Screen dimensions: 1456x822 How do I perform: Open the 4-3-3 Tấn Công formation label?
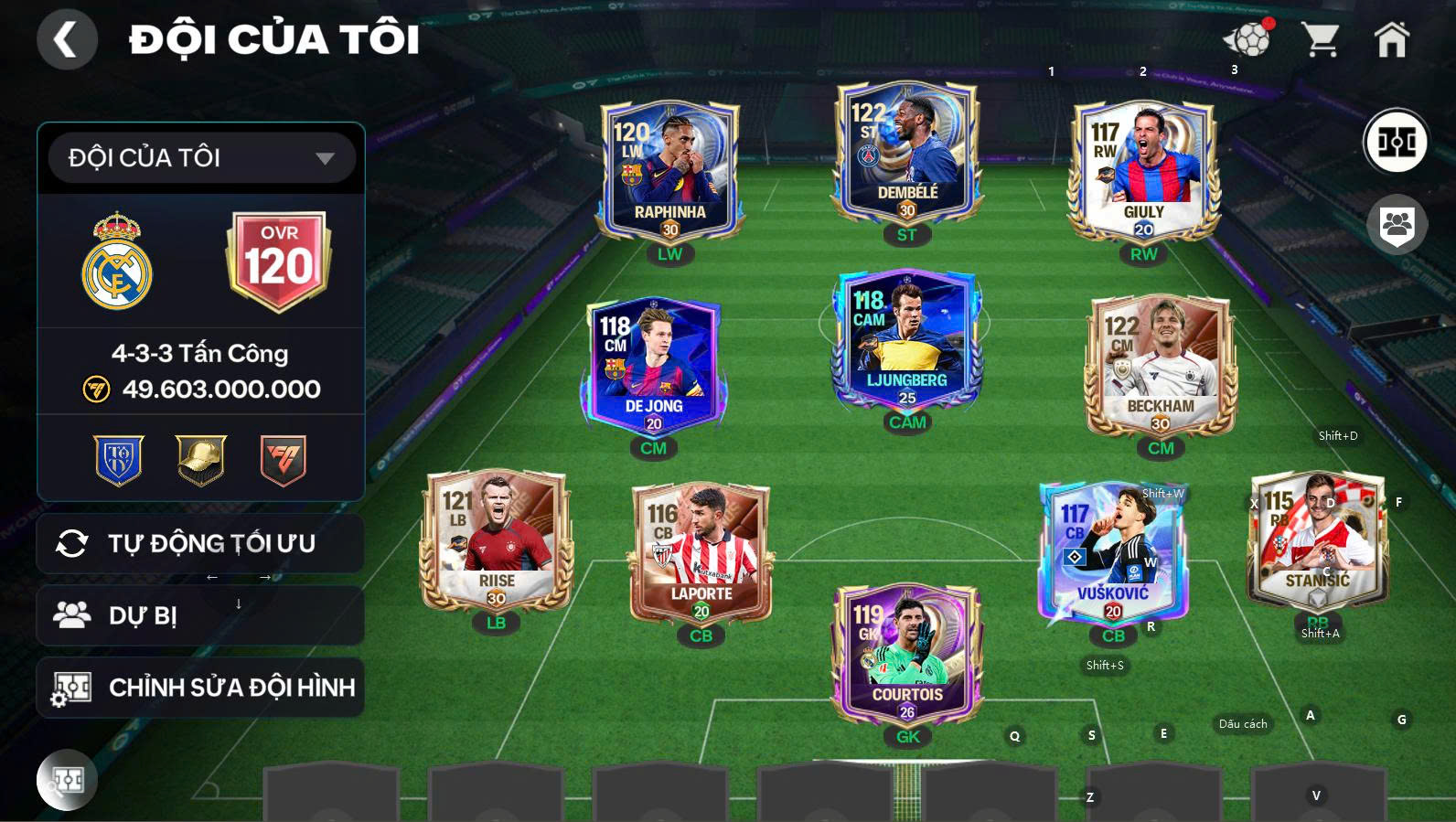[x=200, y=354]
